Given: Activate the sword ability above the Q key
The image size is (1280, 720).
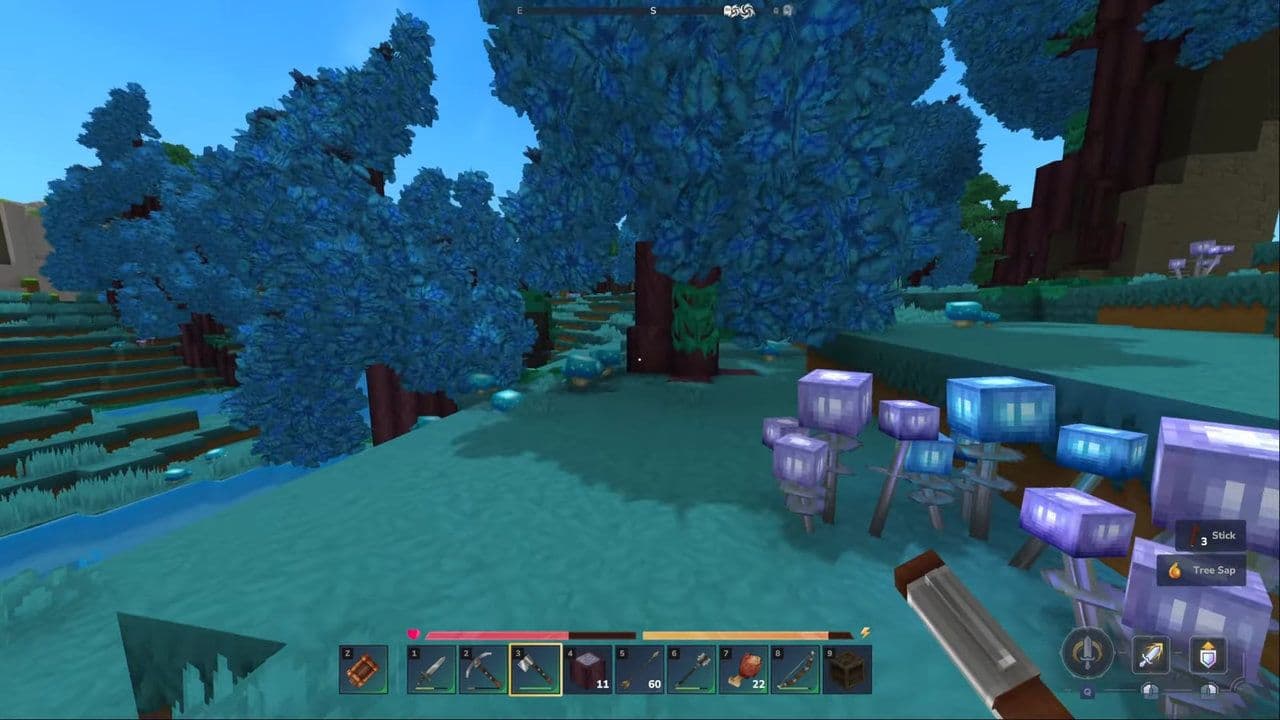Looking at the screenshot, I should tap(1086, 651).
